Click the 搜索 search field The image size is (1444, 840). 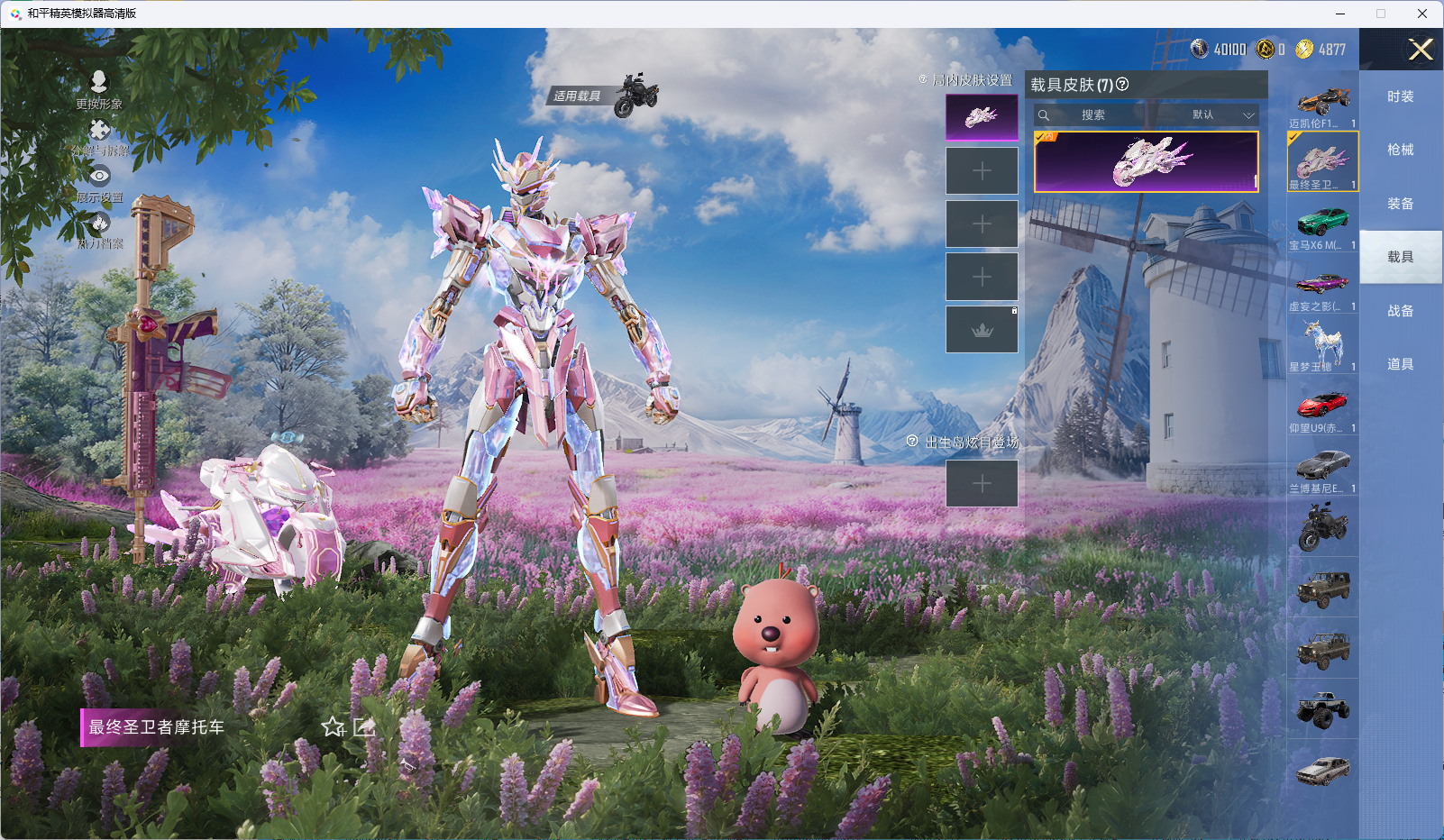click(1109, 115)
